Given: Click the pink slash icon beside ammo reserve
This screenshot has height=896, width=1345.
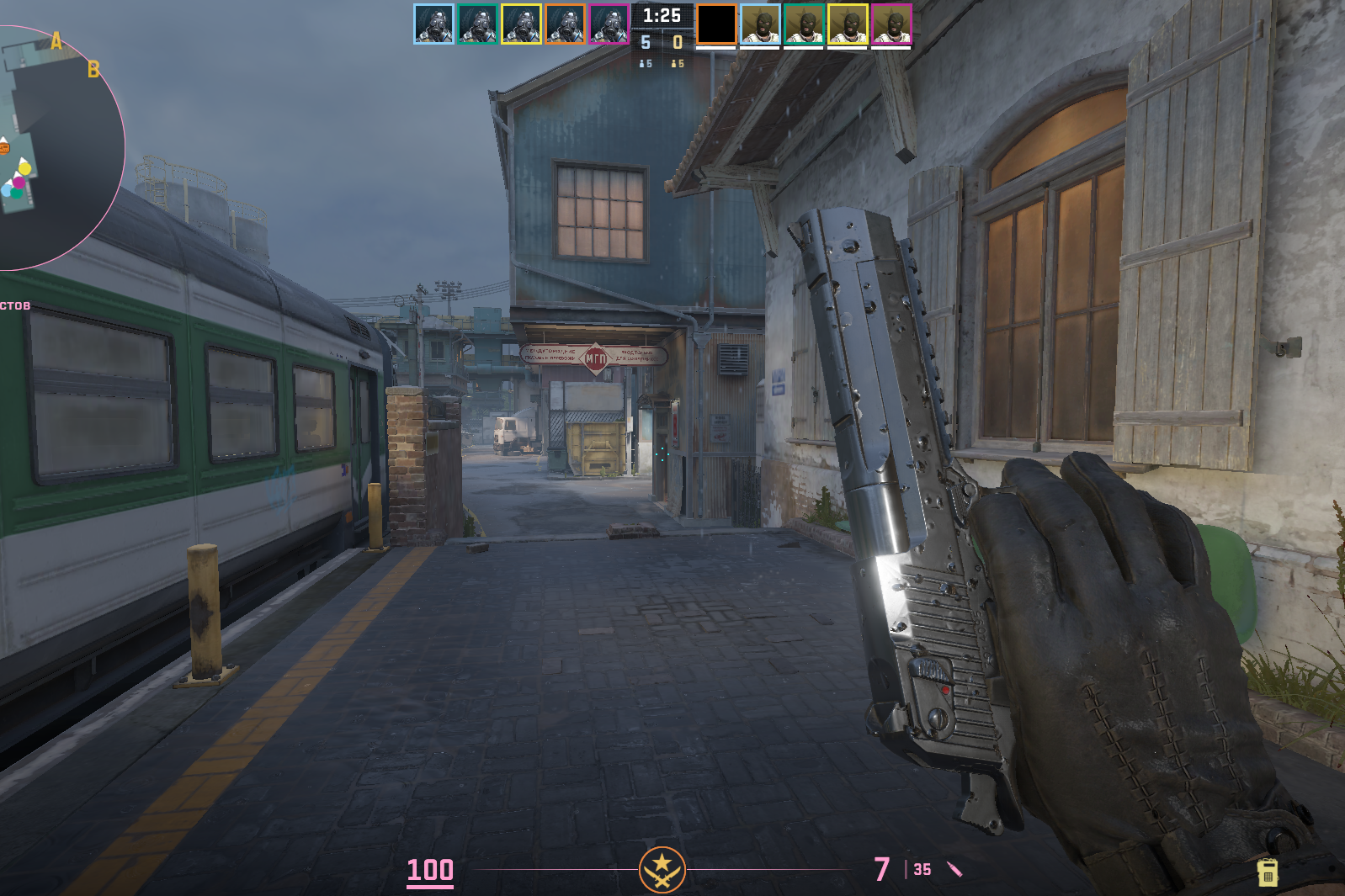Looking at the screenshot, I should (954, 869).
